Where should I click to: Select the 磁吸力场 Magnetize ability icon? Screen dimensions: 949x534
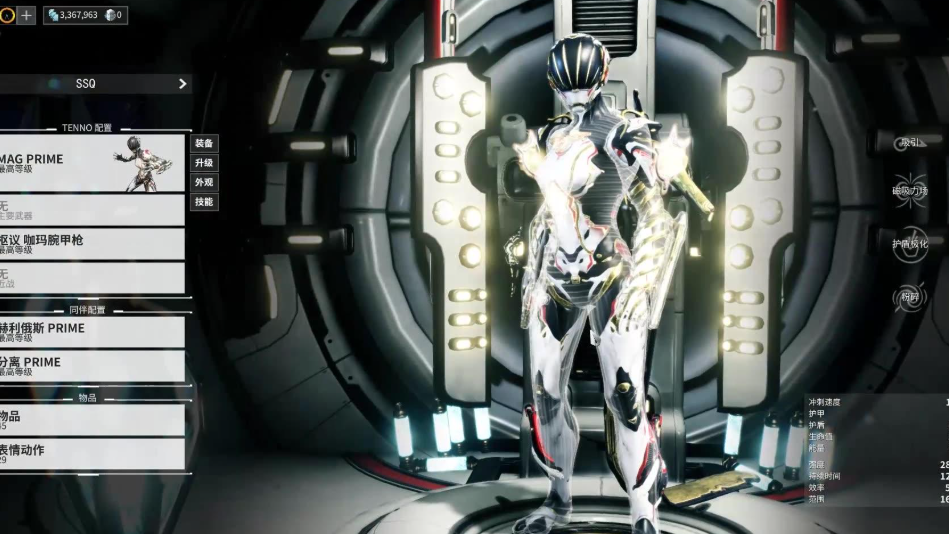pos(910,191)
